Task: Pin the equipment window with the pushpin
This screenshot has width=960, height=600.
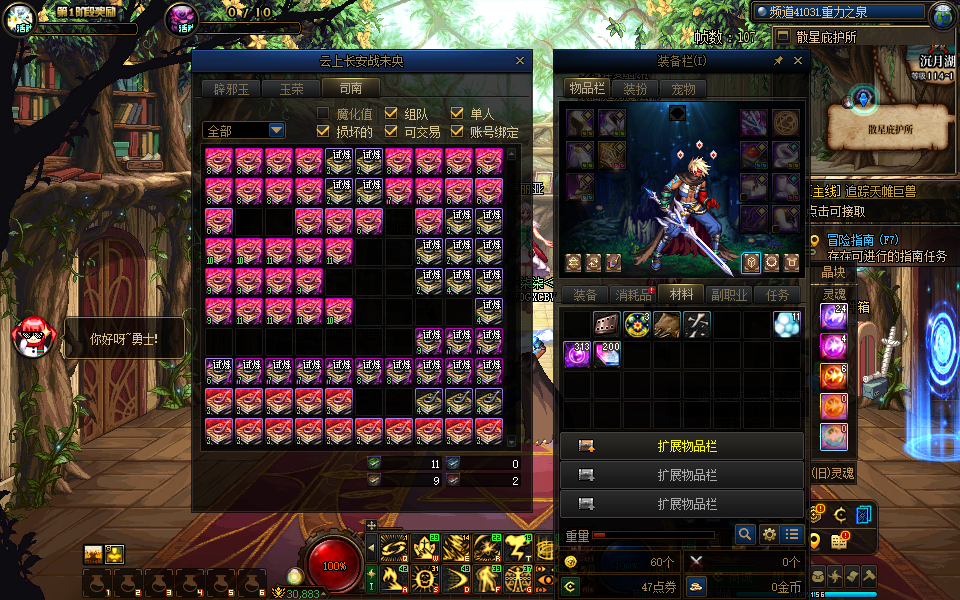Action: point(778,61)
